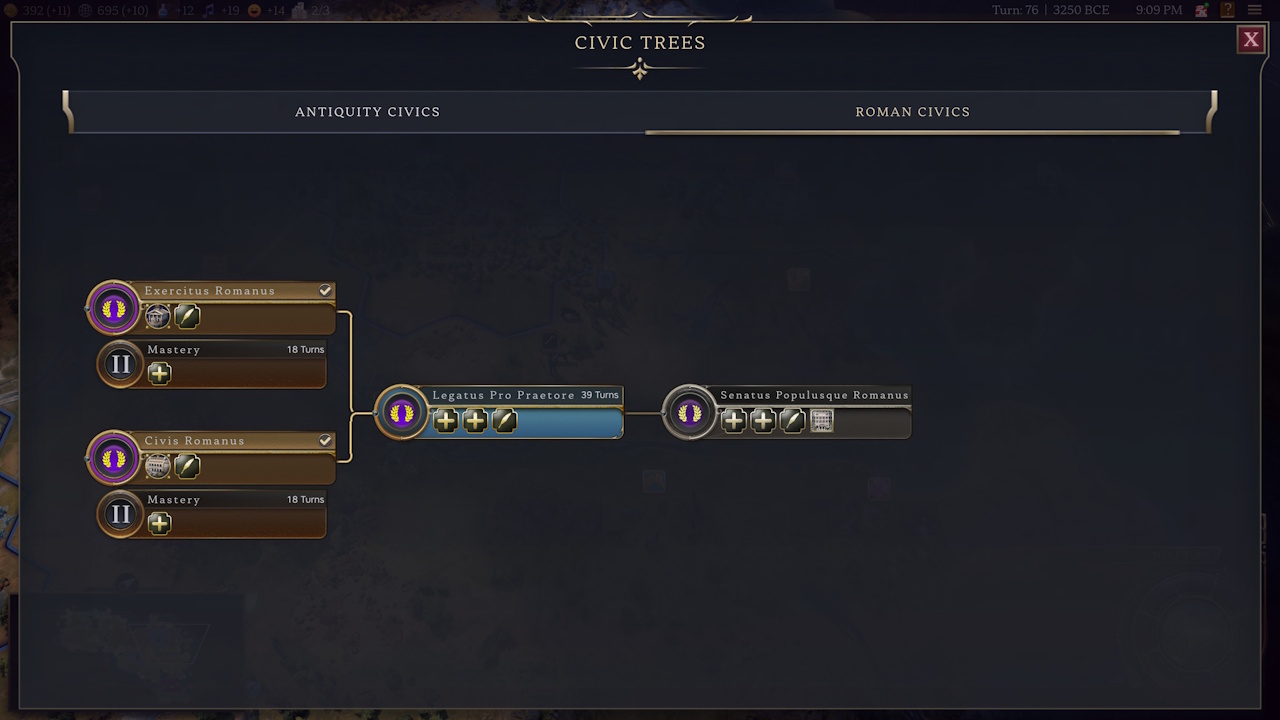This screenshot has width=1280, height=720.
Task: Click the happiness +14 readout in the top bar
Action: (264, 10)
